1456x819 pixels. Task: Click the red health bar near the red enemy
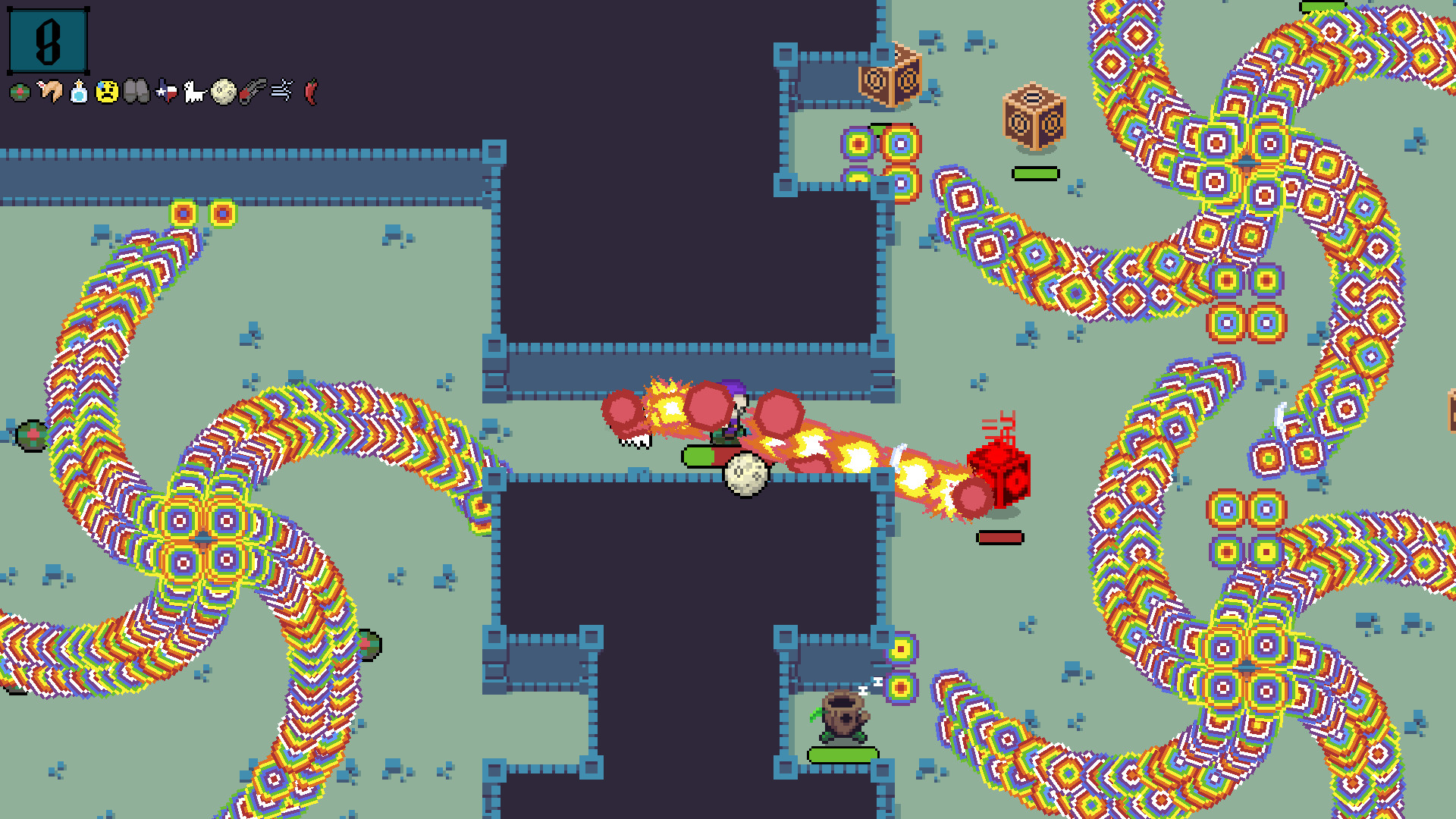tap(1003, 537)
